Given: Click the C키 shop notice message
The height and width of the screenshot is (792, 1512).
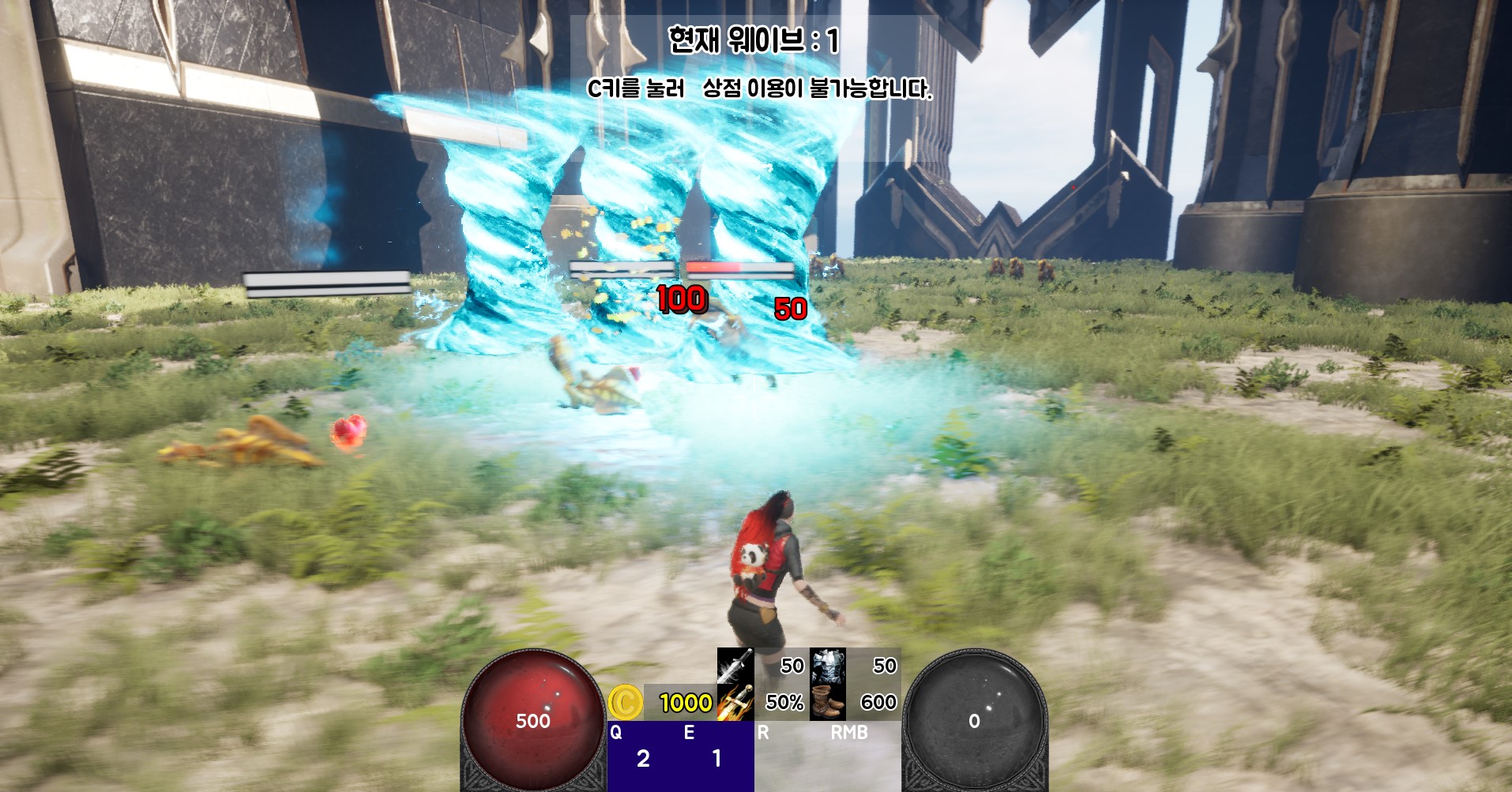Looking at the screenshot, I should 760,89.
